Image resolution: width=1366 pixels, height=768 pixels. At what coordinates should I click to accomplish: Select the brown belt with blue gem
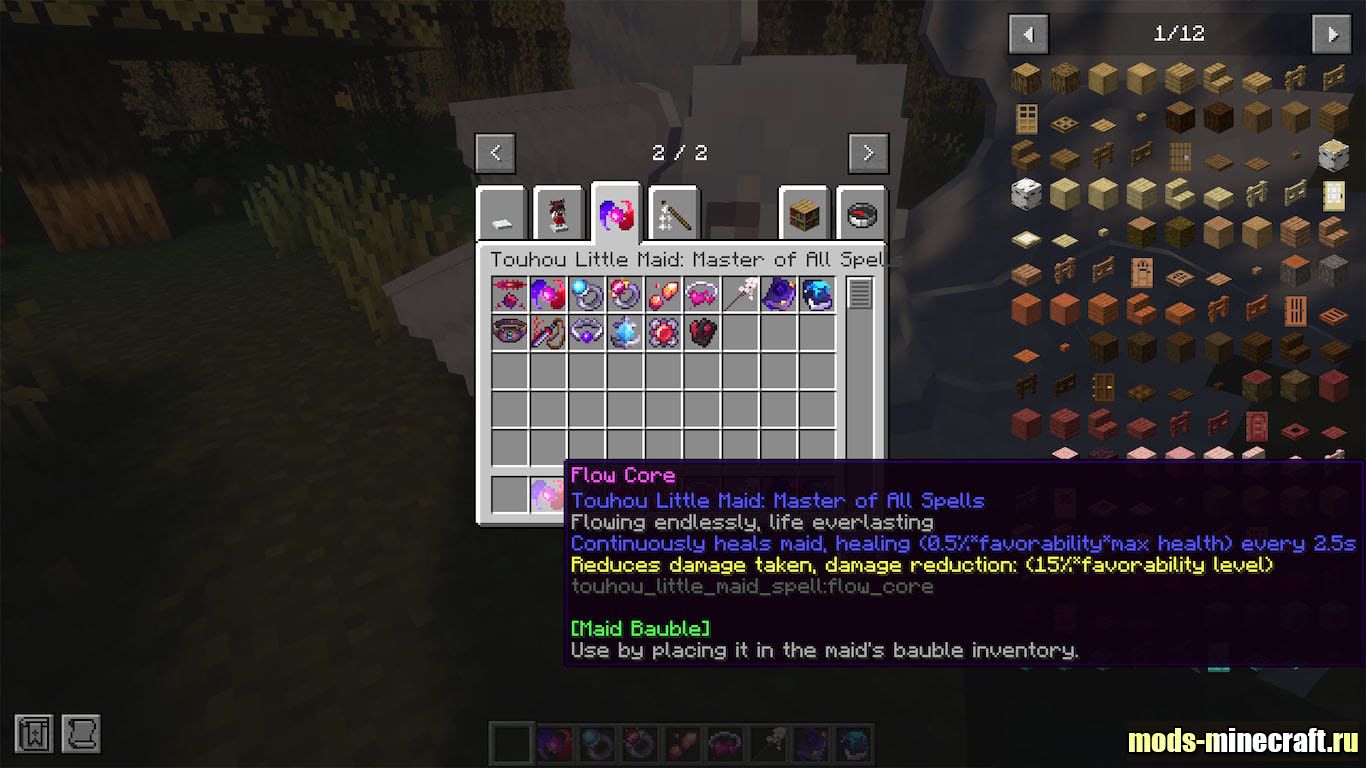pyautogui.click(x=510, y=332)
